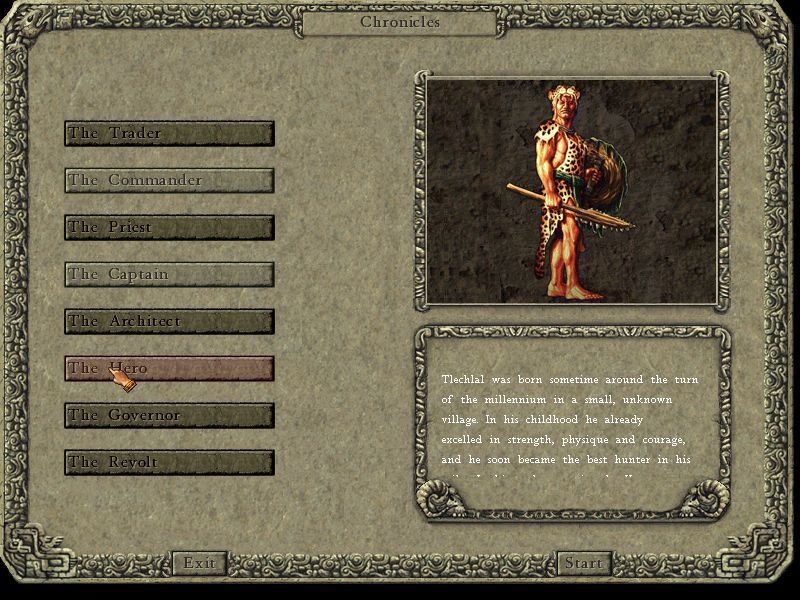This screenshot has width=800, height=600.
Task: Open The Architect chronicle
Action: click(169, 322)
